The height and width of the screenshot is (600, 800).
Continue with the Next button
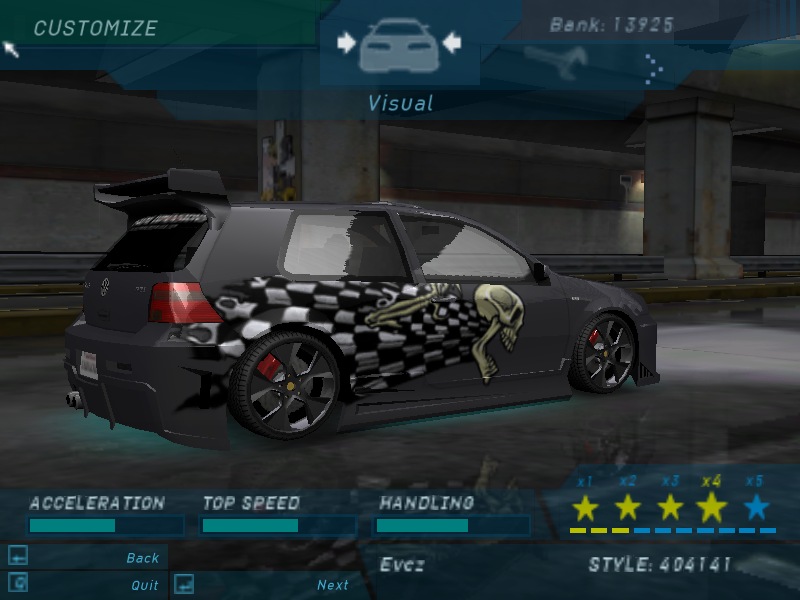point(332,585)
